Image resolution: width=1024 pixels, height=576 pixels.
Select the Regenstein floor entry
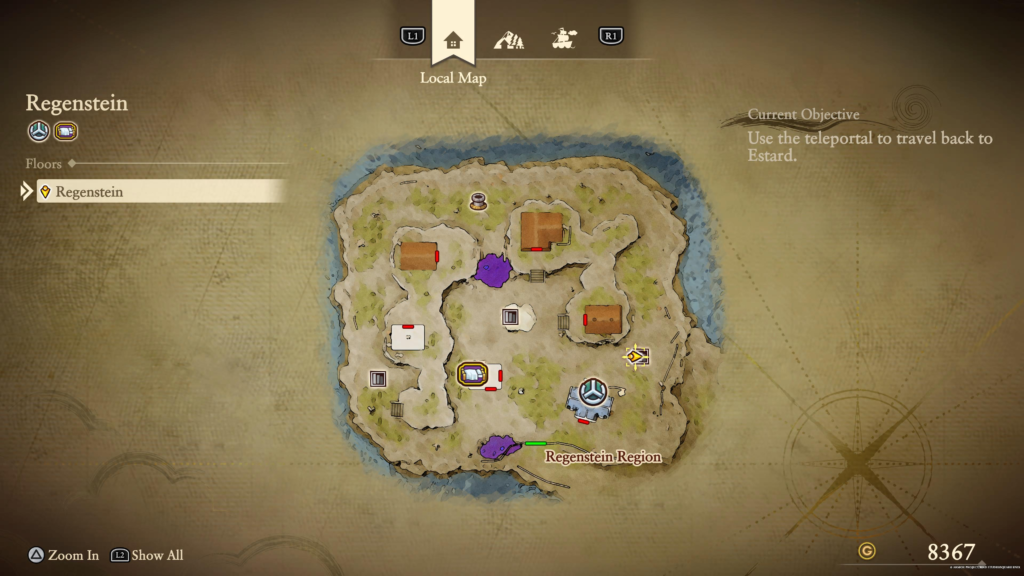click(160, 191)
